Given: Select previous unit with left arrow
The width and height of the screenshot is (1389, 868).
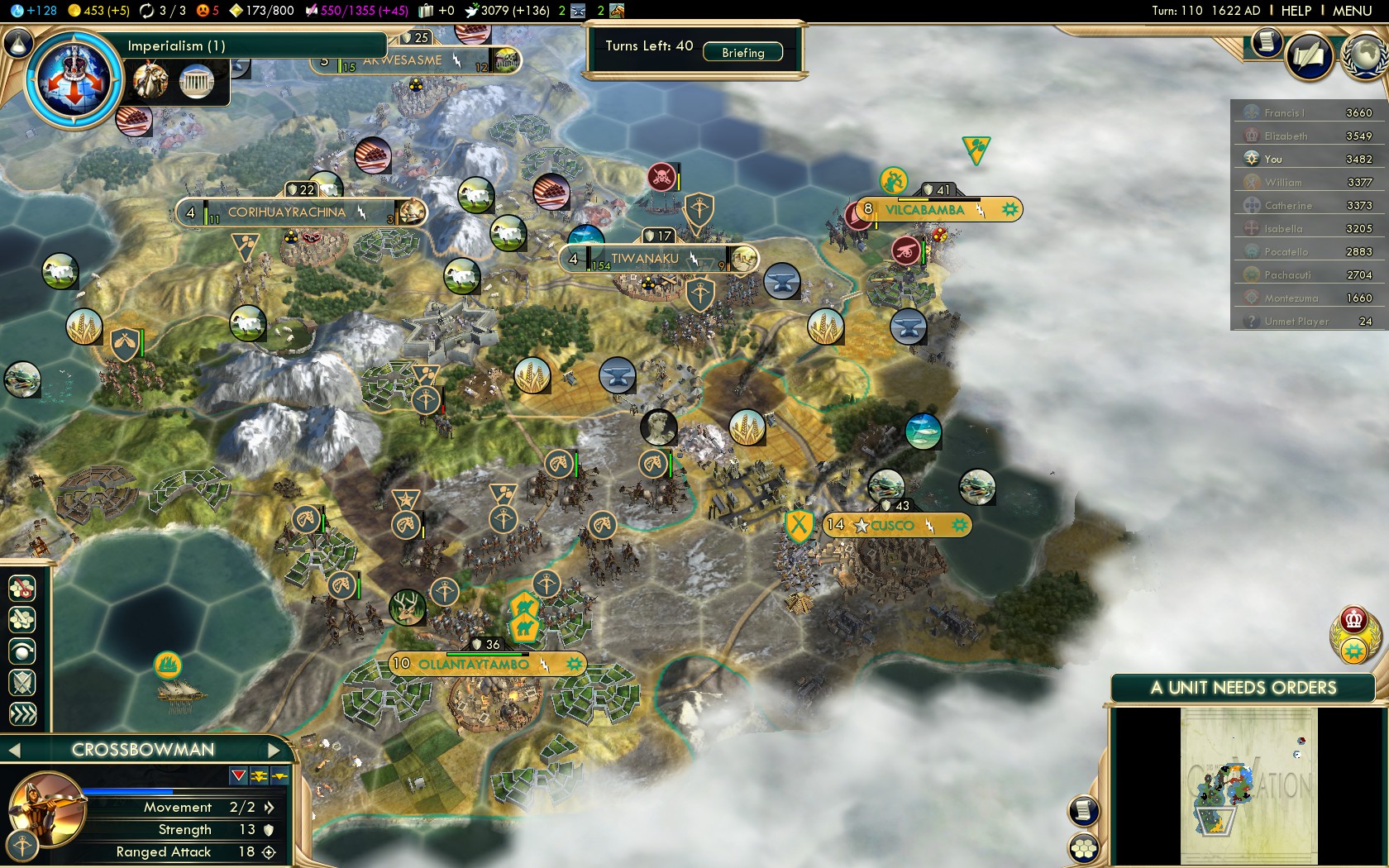Looking at the screenshot, I should click(13, 750).
